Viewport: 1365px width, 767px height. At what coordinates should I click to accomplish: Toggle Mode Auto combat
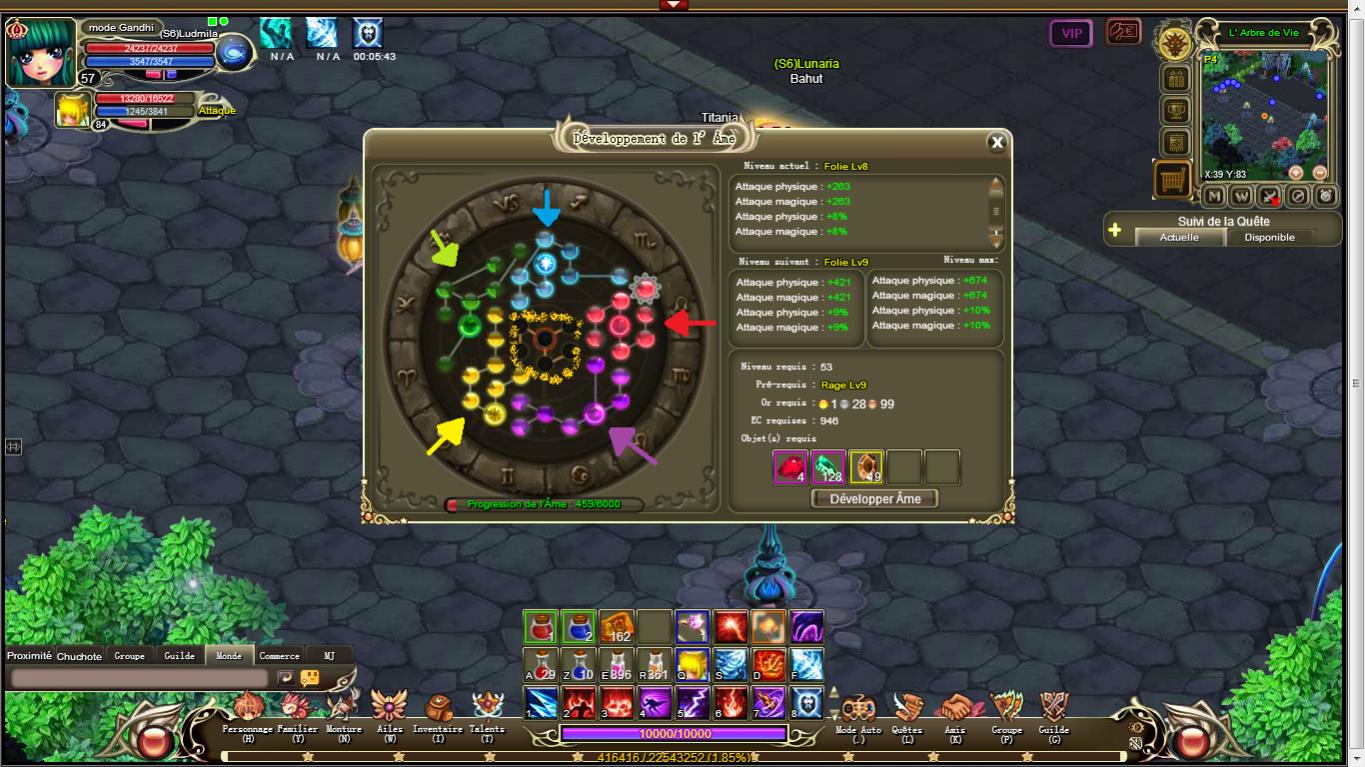coord(857,711)
